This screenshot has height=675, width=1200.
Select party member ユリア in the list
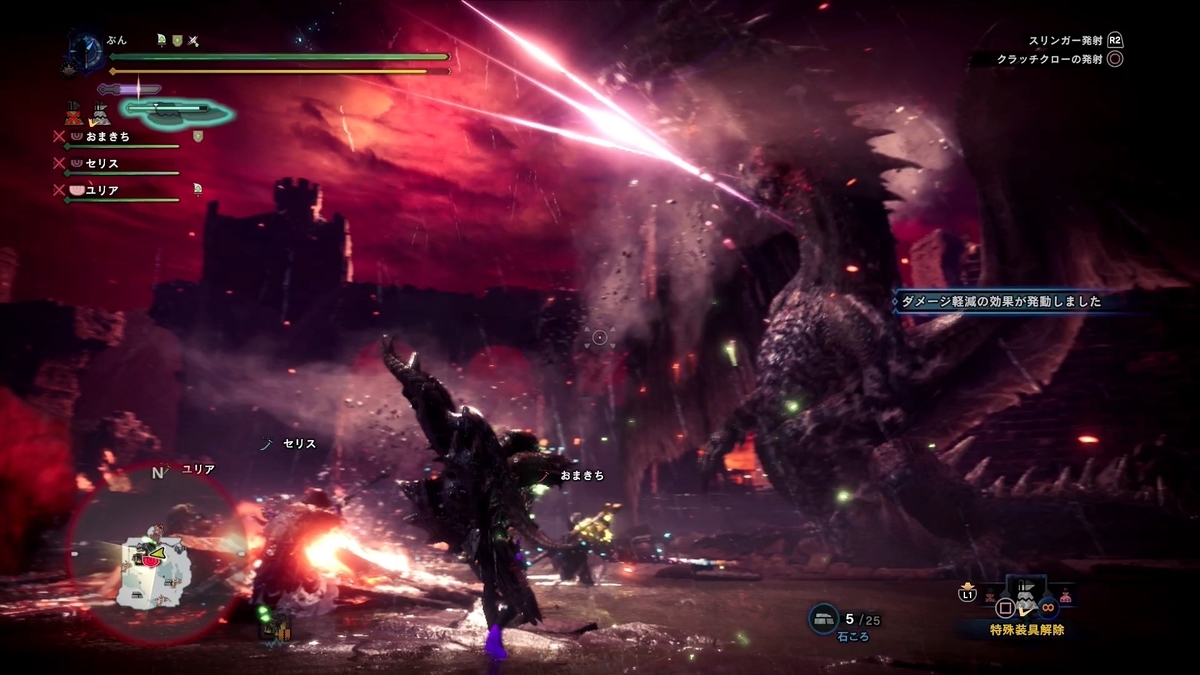[x=102, y=189]
